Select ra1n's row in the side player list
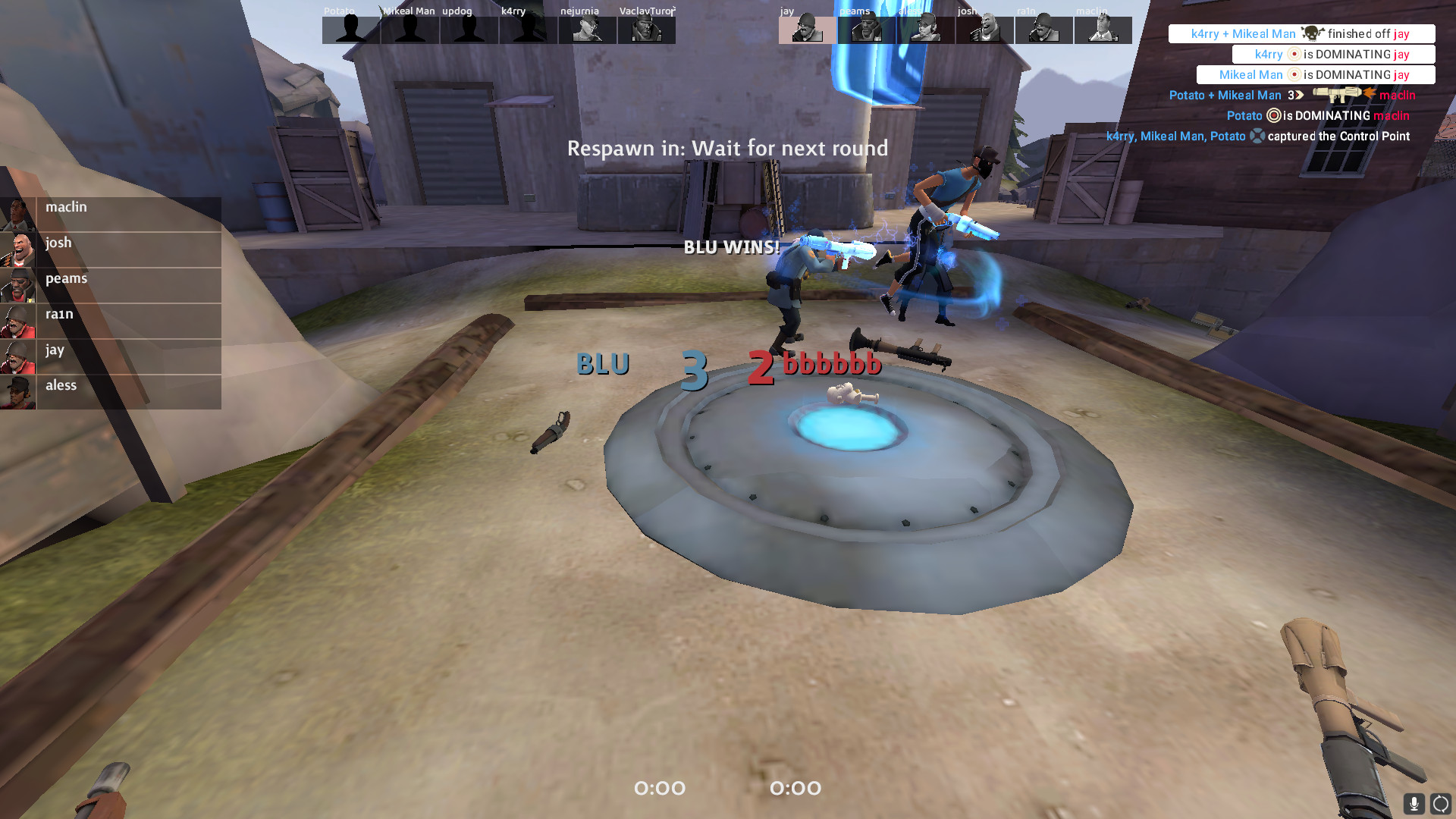Image resolution: width=1456 pixels, height=819 pixels. (x=111, y=321)
